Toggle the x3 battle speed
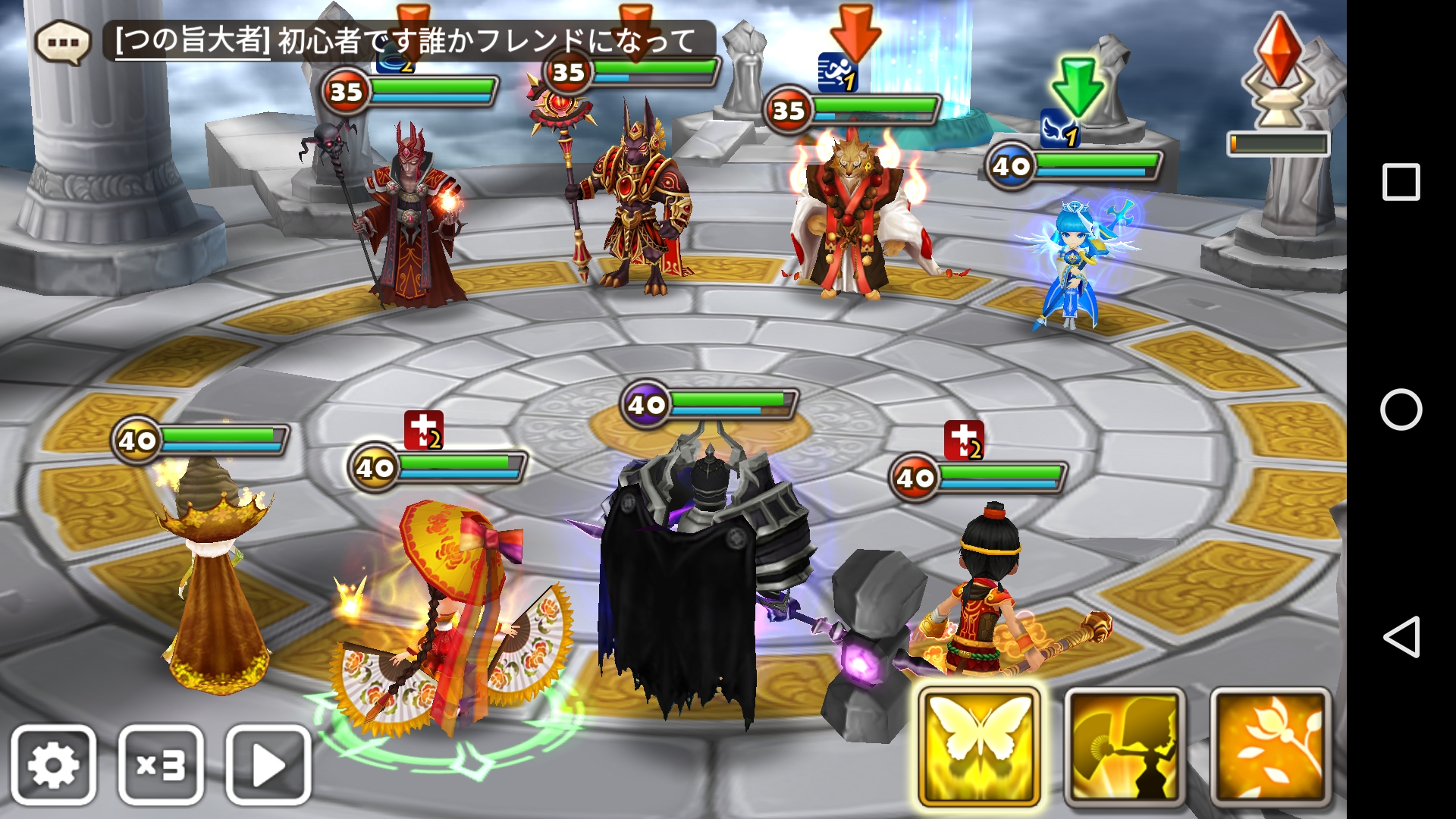 [161, 764]
